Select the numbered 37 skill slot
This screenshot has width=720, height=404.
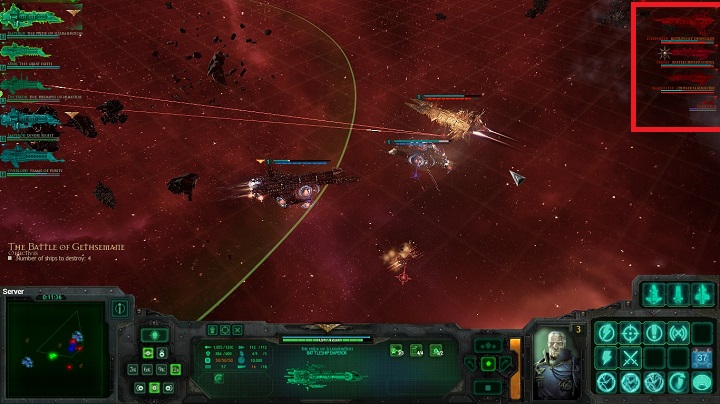point(702,358)
